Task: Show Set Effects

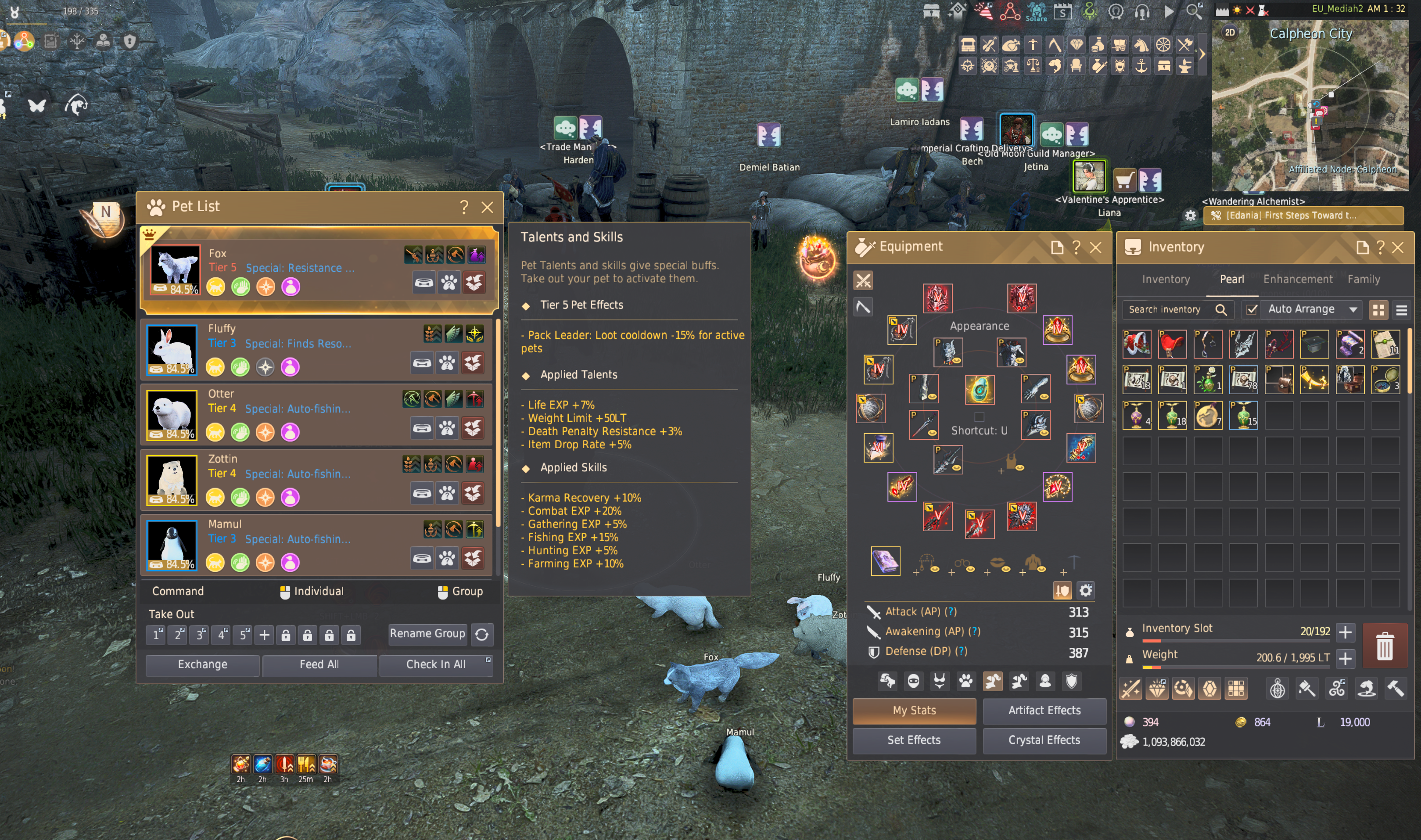Action: (914, 740)
